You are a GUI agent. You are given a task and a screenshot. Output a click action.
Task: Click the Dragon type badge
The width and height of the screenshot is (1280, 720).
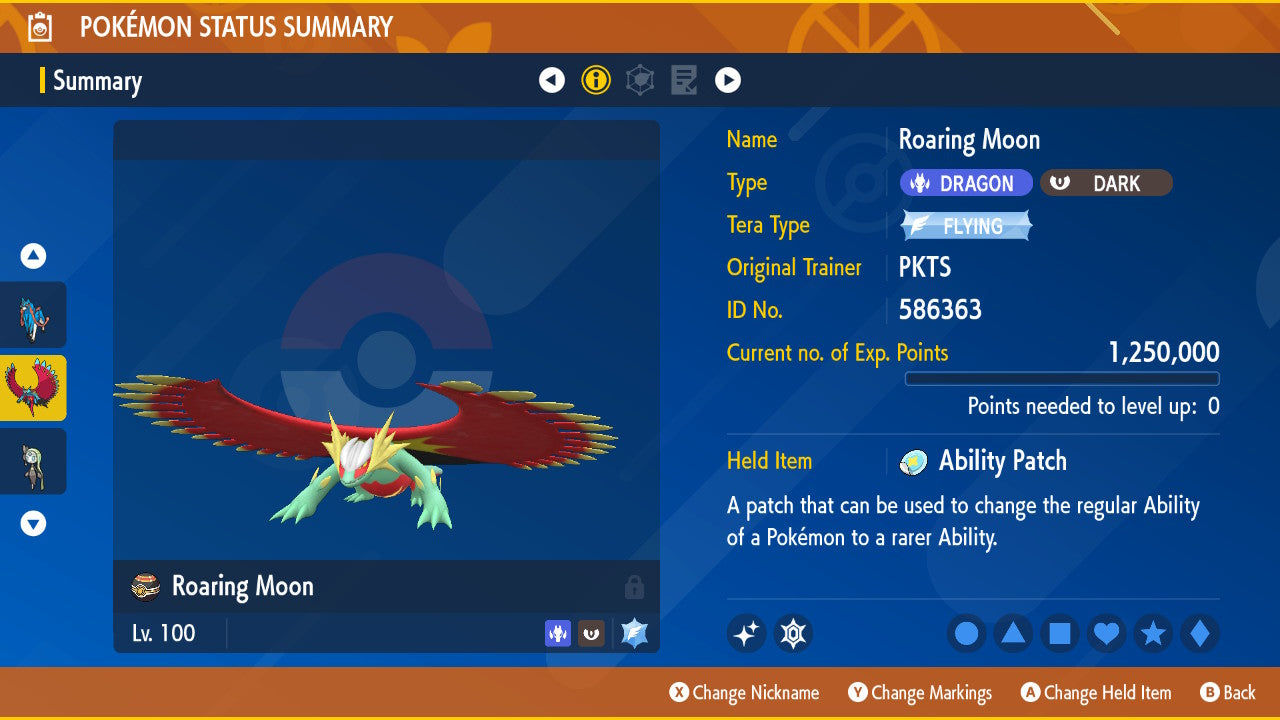(965, 182)
